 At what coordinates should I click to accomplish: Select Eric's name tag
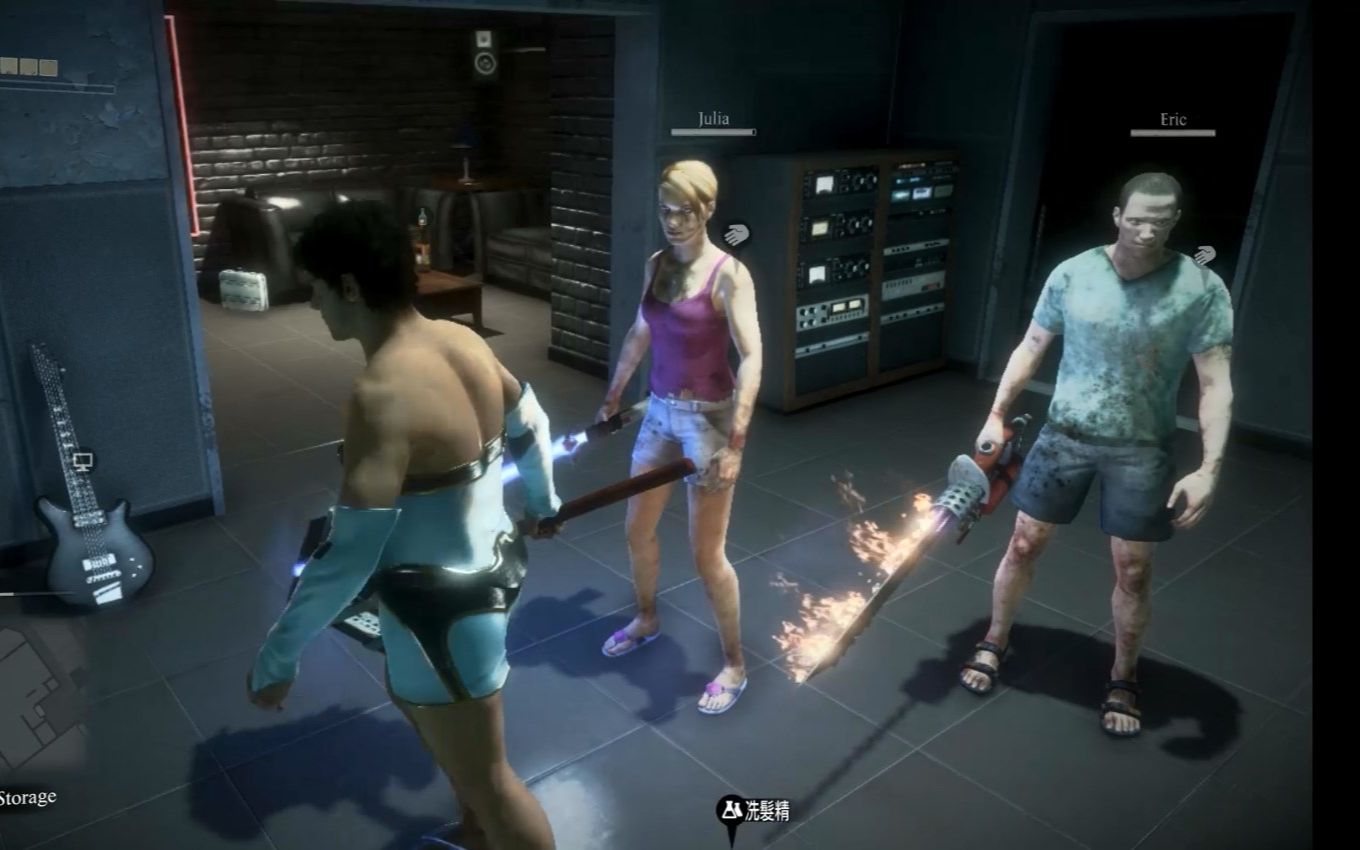[x=1173, y=120]
